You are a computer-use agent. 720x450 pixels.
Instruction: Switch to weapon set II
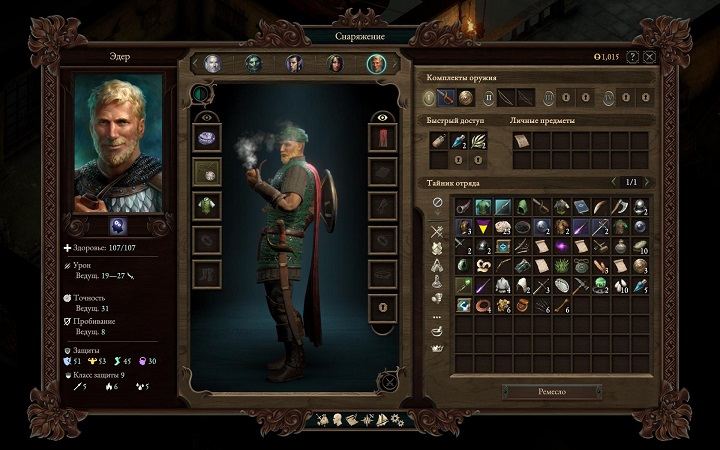click(488, 97)
